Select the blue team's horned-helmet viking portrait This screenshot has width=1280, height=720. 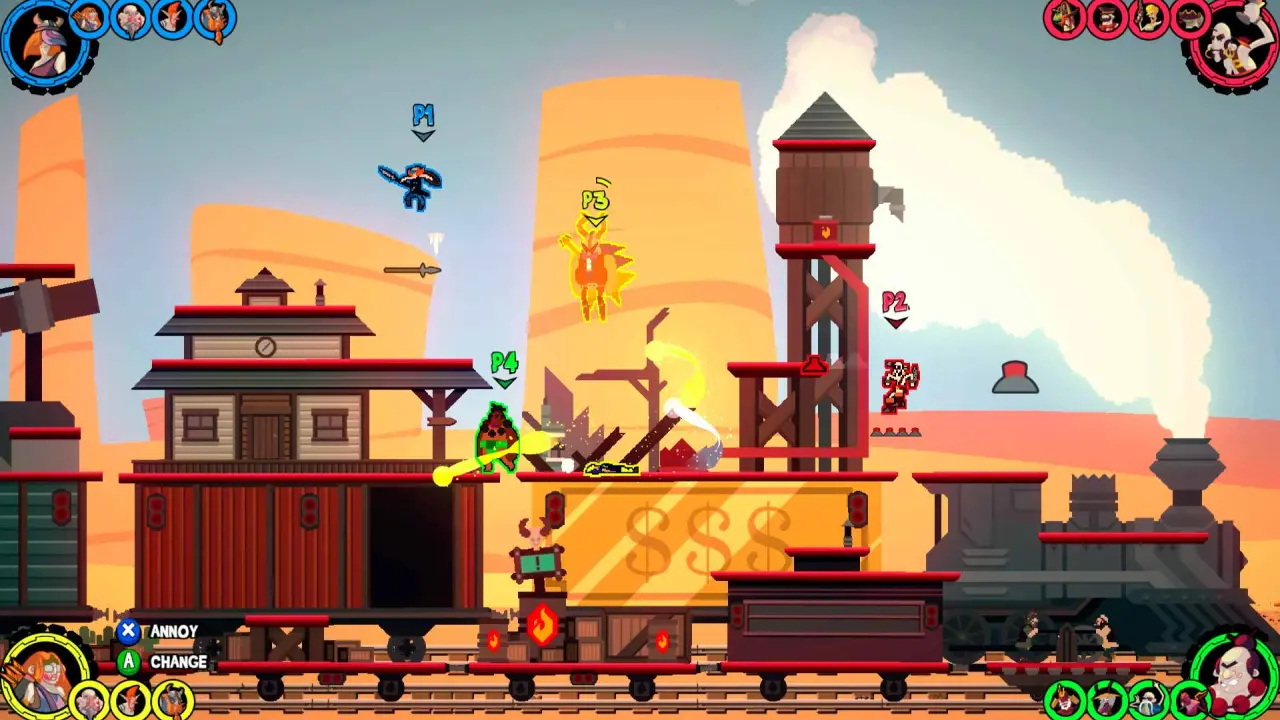[x=44, y=44]
